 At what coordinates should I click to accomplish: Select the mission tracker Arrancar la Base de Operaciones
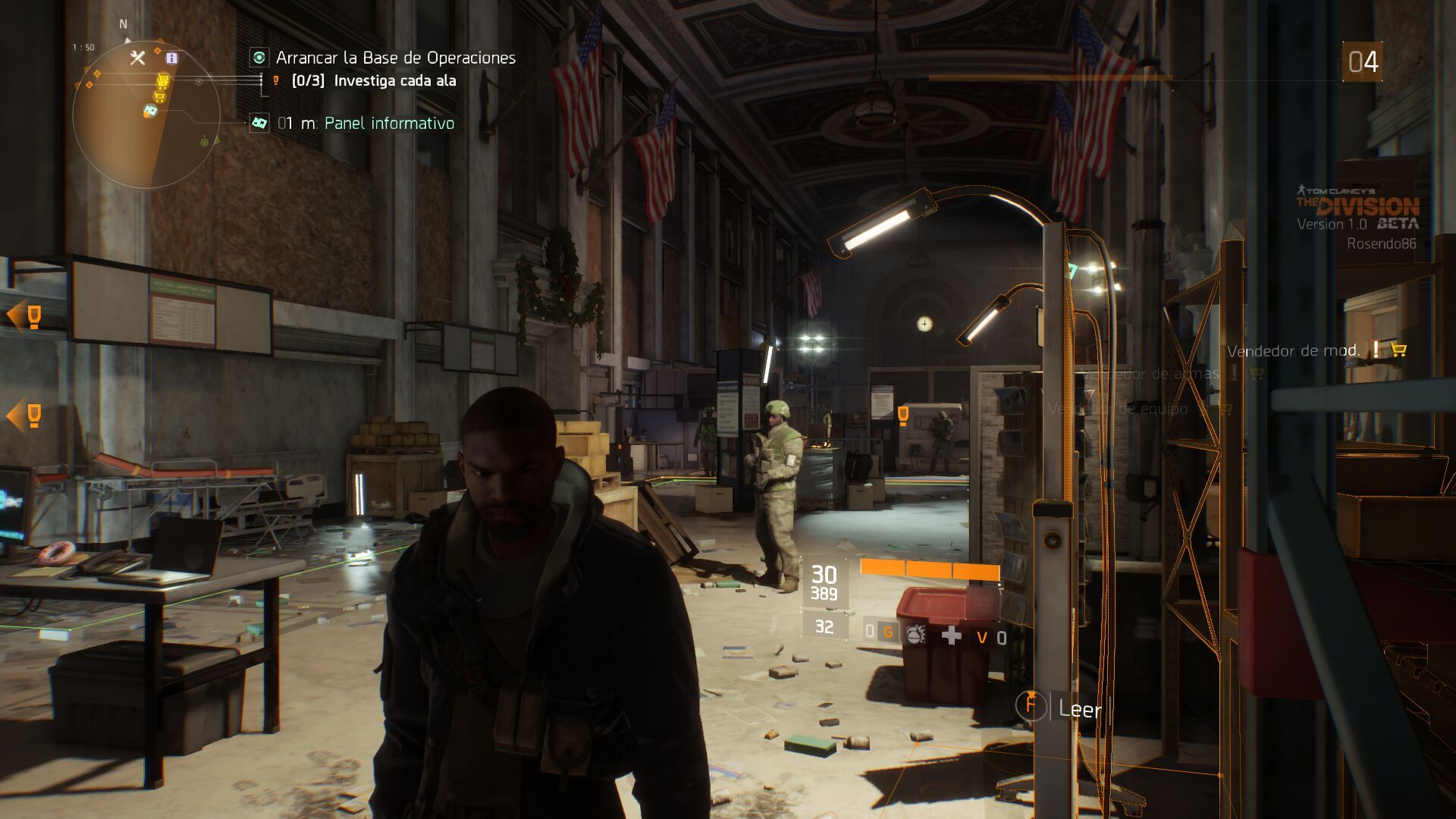pos(395,58)
